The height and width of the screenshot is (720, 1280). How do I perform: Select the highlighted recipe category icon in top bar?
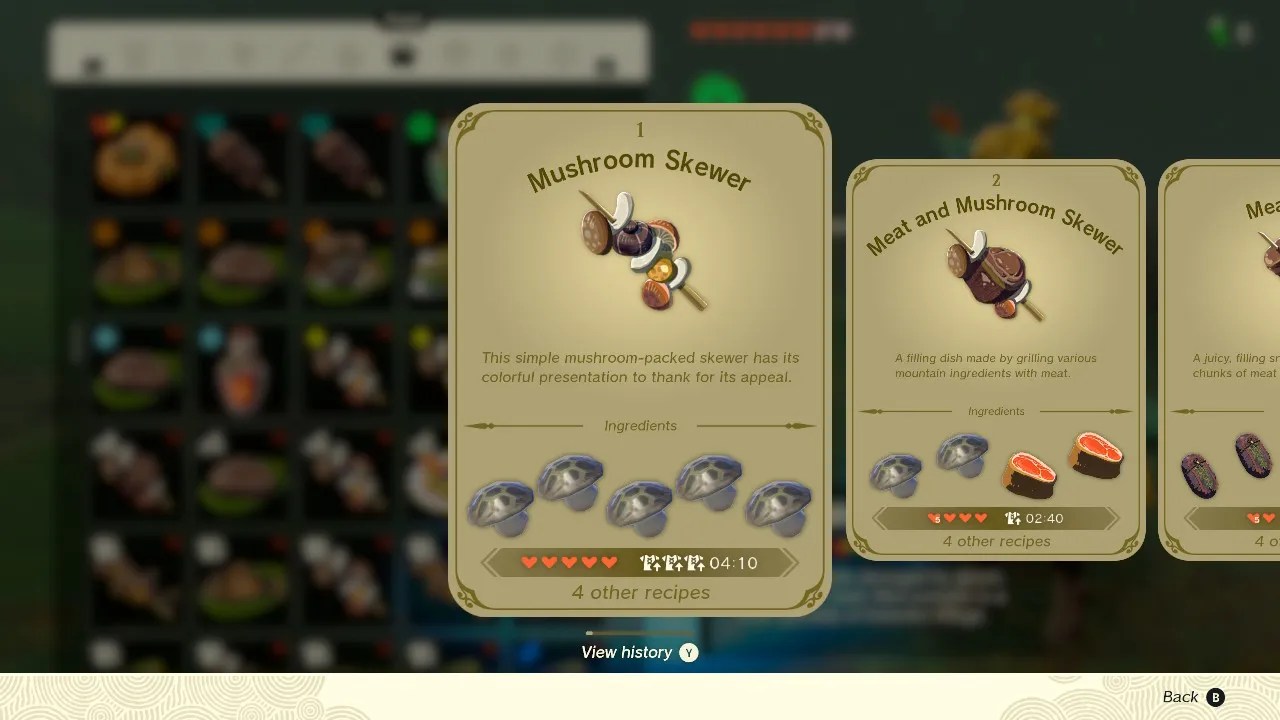click(x=402, y=55)
